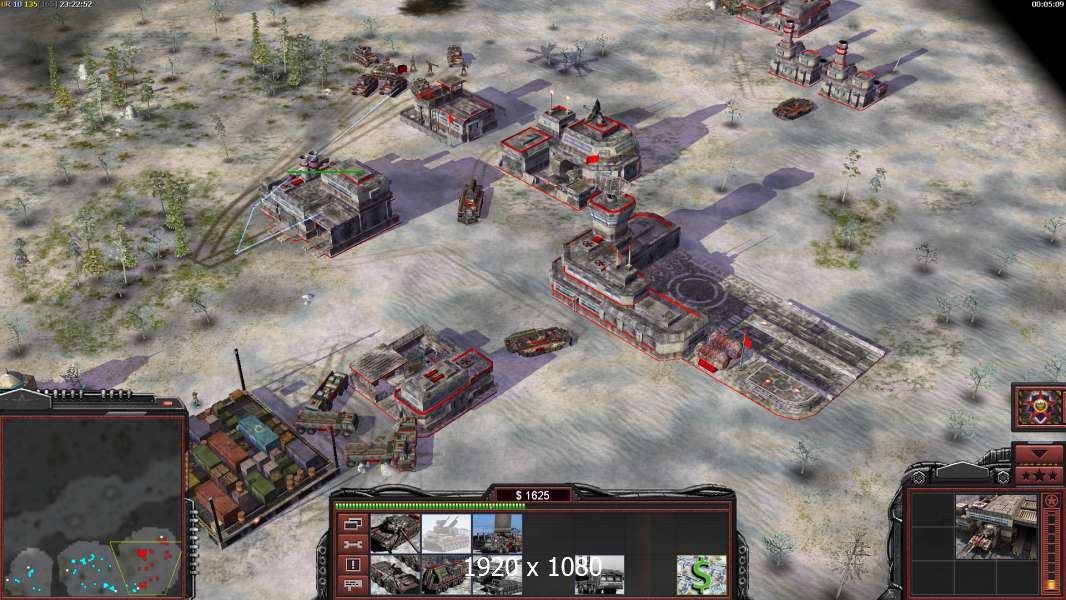This screenshot has height=600, width=1066.
Task: Open the minimap in the corner
Action: point(93,505)
